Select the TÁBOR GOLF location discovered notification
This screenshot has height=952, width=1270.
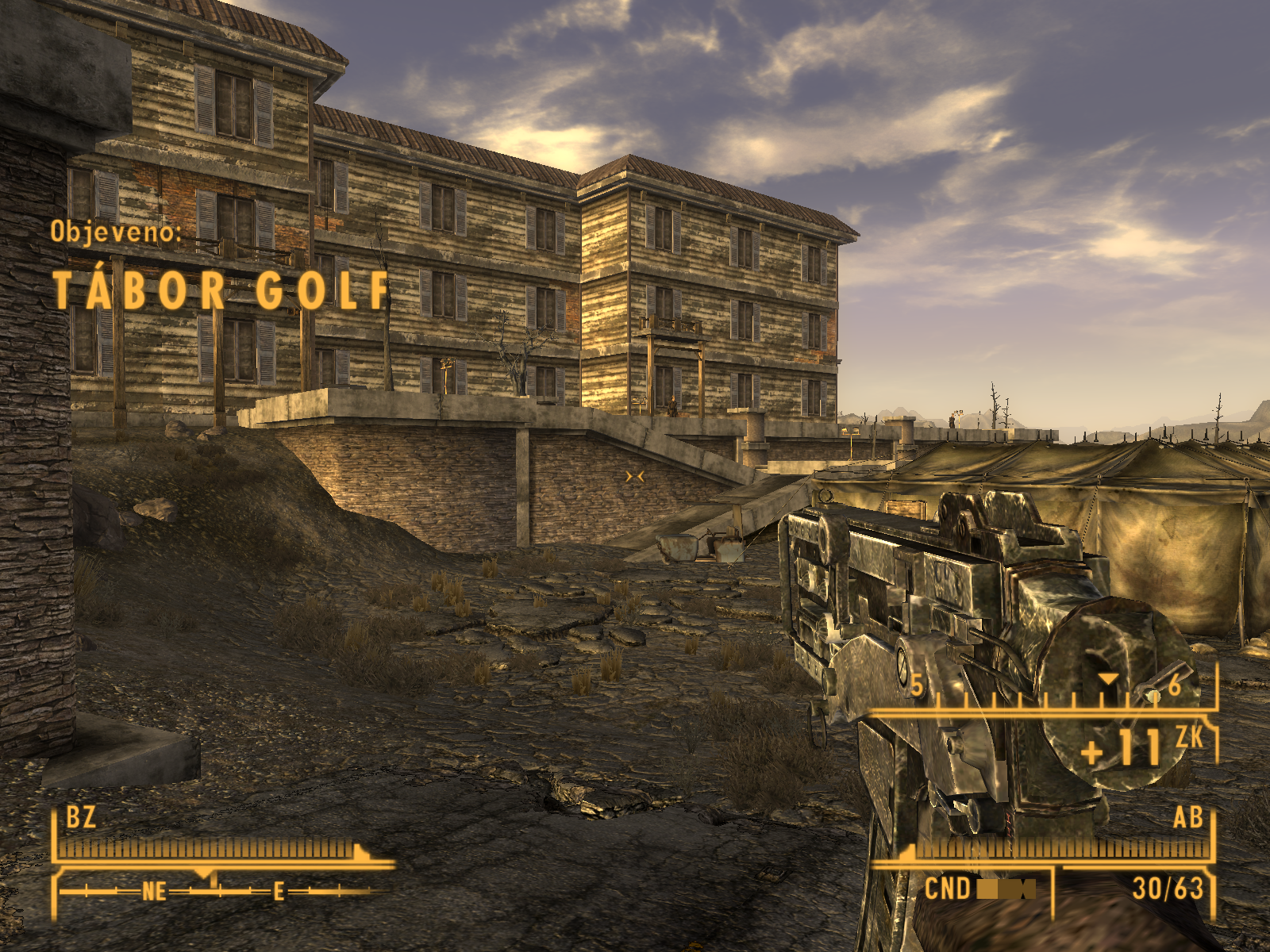[221, 290]
